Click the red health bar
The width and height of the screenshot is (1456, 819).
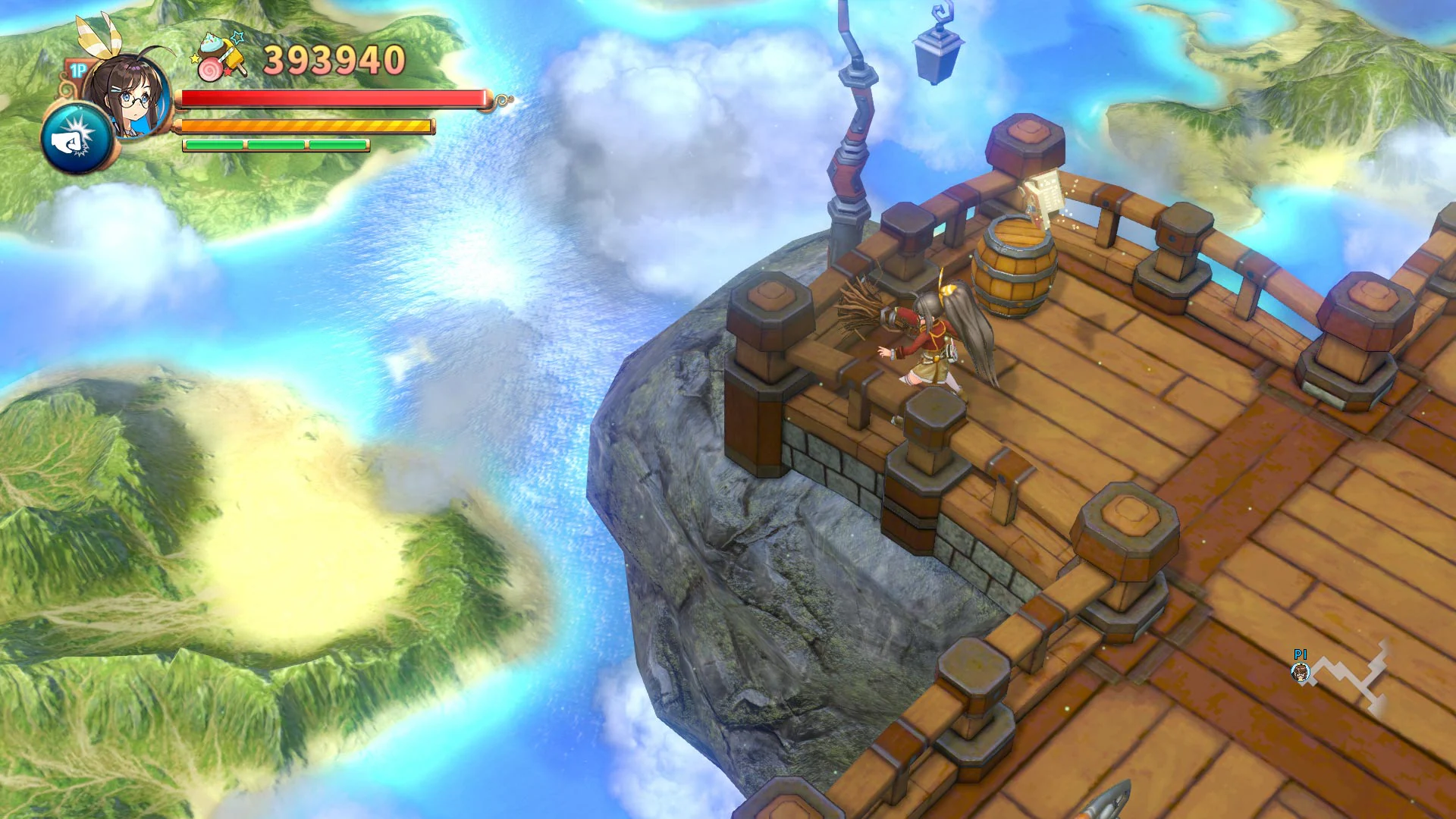pos(334,99)
